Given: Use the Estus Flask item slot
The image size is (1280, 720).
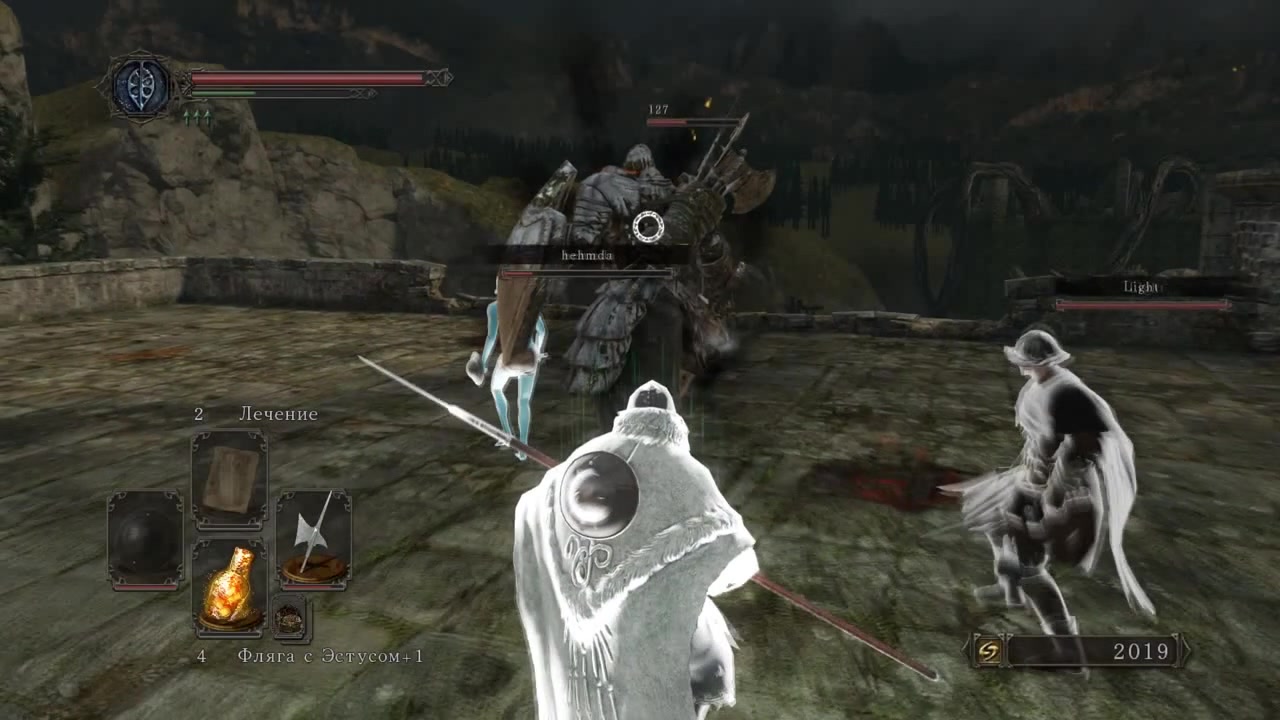Looking at the screenshot, I should click(229, 588).
